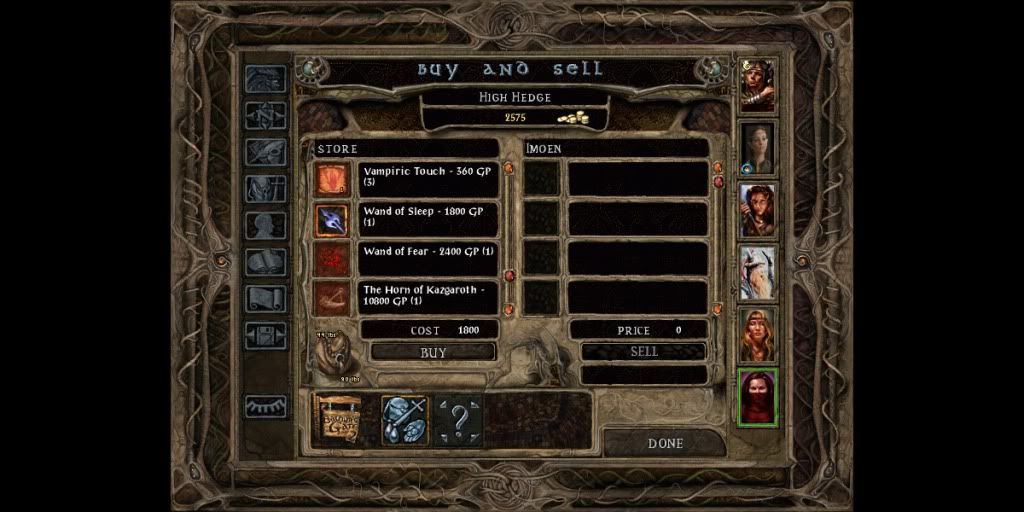Open the buy and sell shop sign tab

[x=338, y=420]
